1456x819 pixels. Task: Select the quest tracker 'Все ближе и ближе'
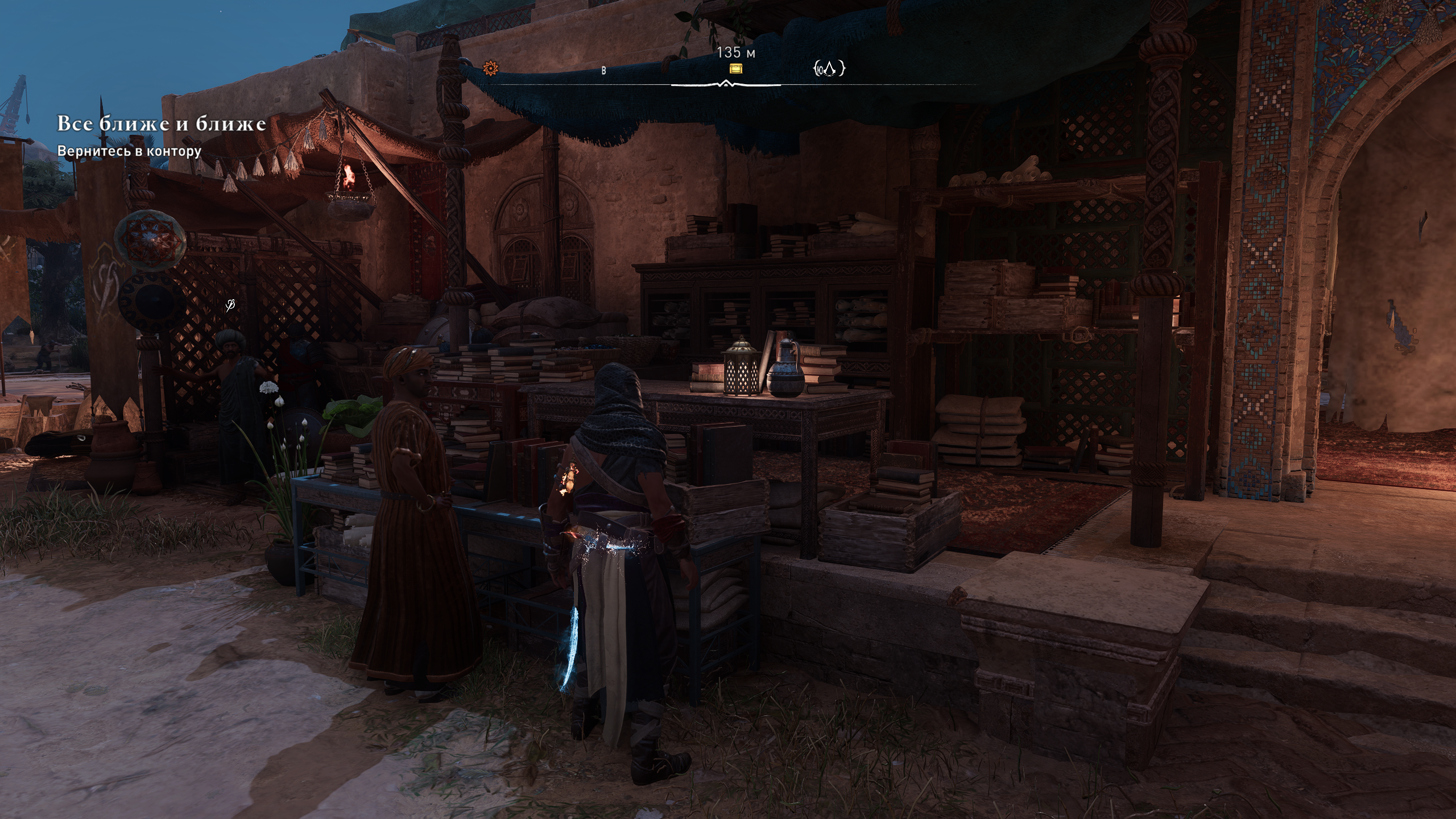tap(162, 124)
